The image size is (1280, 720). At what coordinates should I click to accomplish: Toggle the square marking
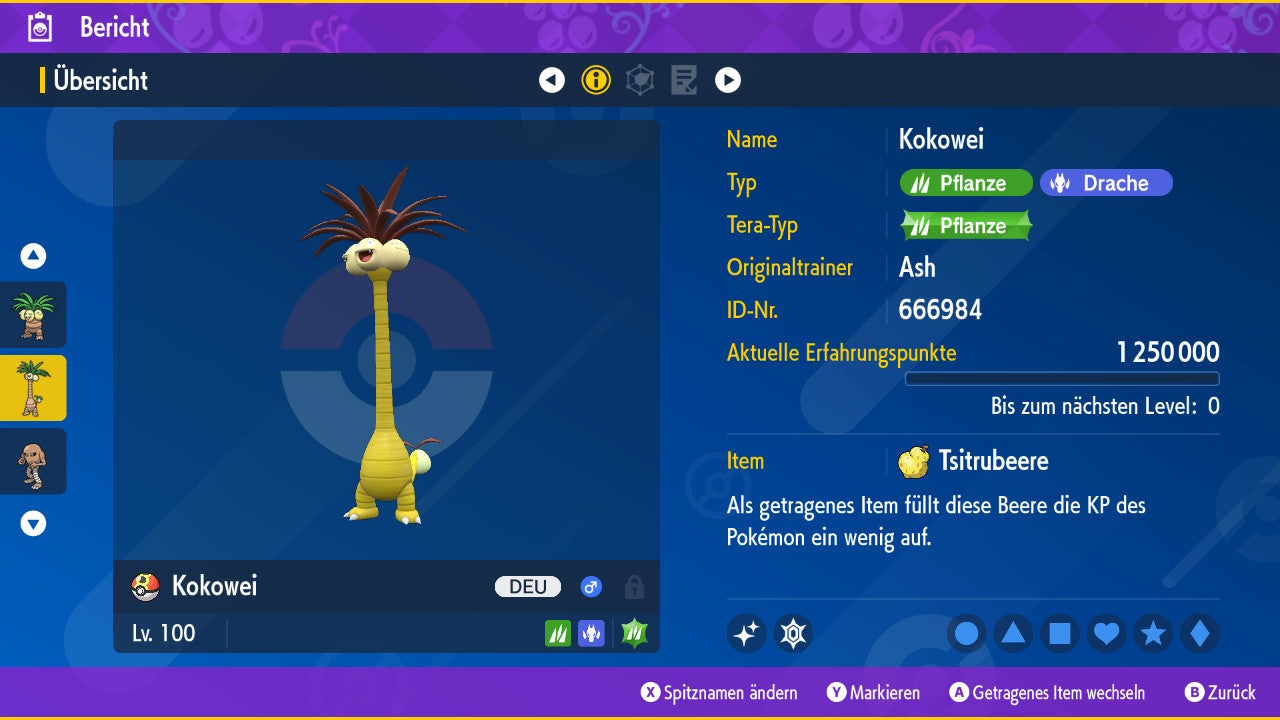[x=1060, y=633]
